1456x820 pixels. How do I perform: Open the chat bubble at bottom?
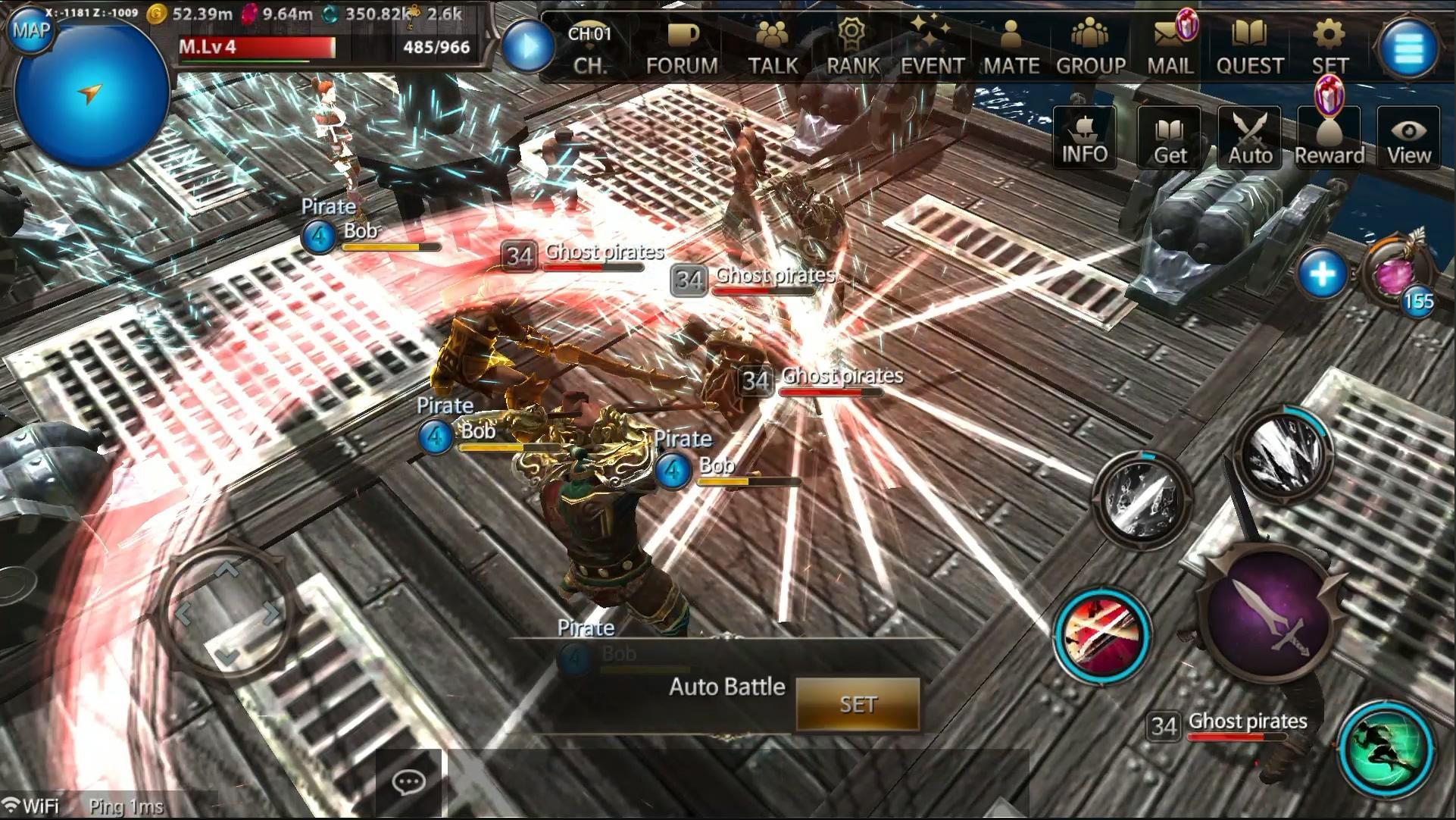[x=409, y=782]
